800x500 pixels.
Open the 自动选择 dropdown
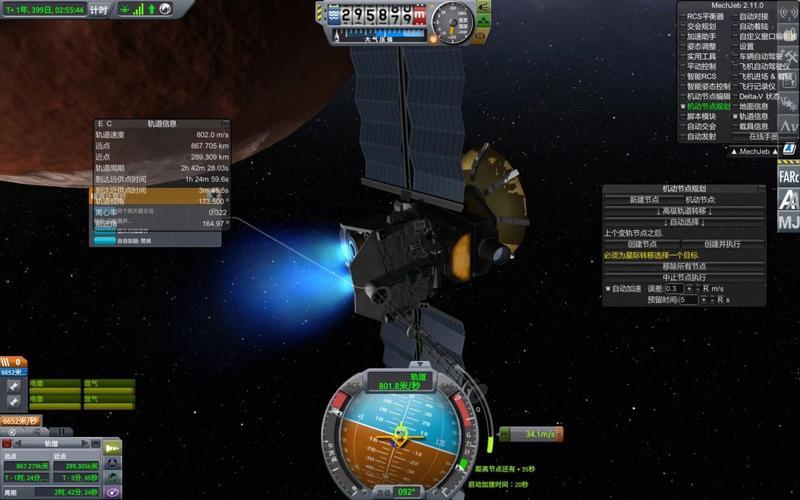684,221
